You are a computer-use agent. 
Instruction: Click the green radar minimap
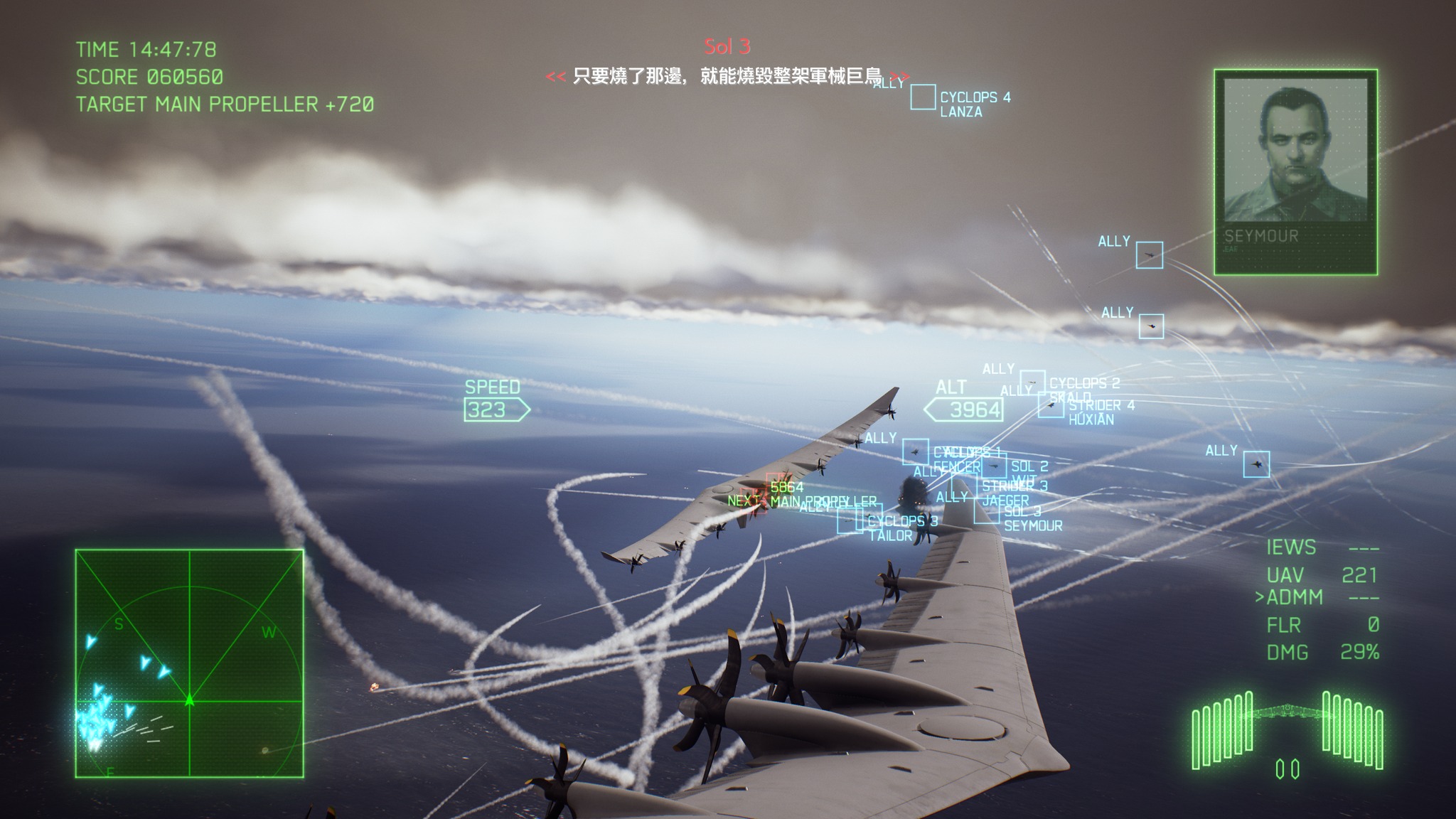point(189,663)
